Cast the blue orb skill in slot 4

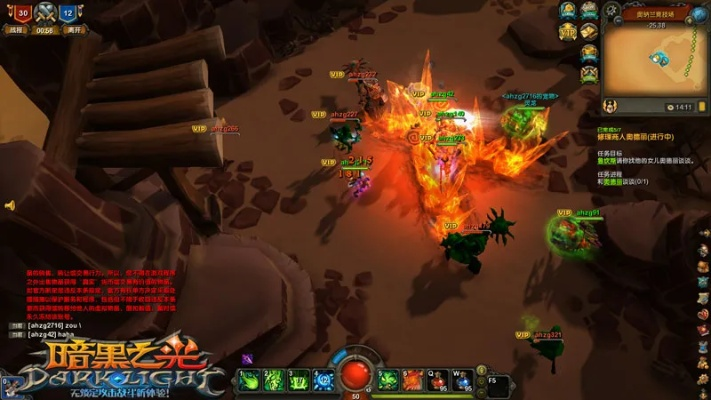(x=323, y=380)
